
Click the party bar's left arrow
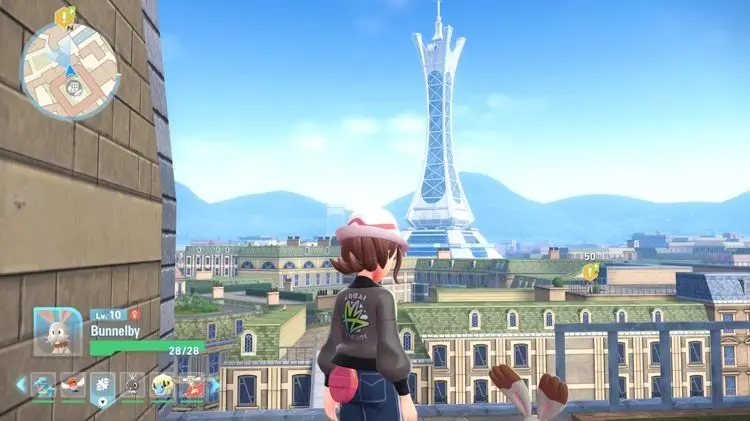[x=20, y=384]
